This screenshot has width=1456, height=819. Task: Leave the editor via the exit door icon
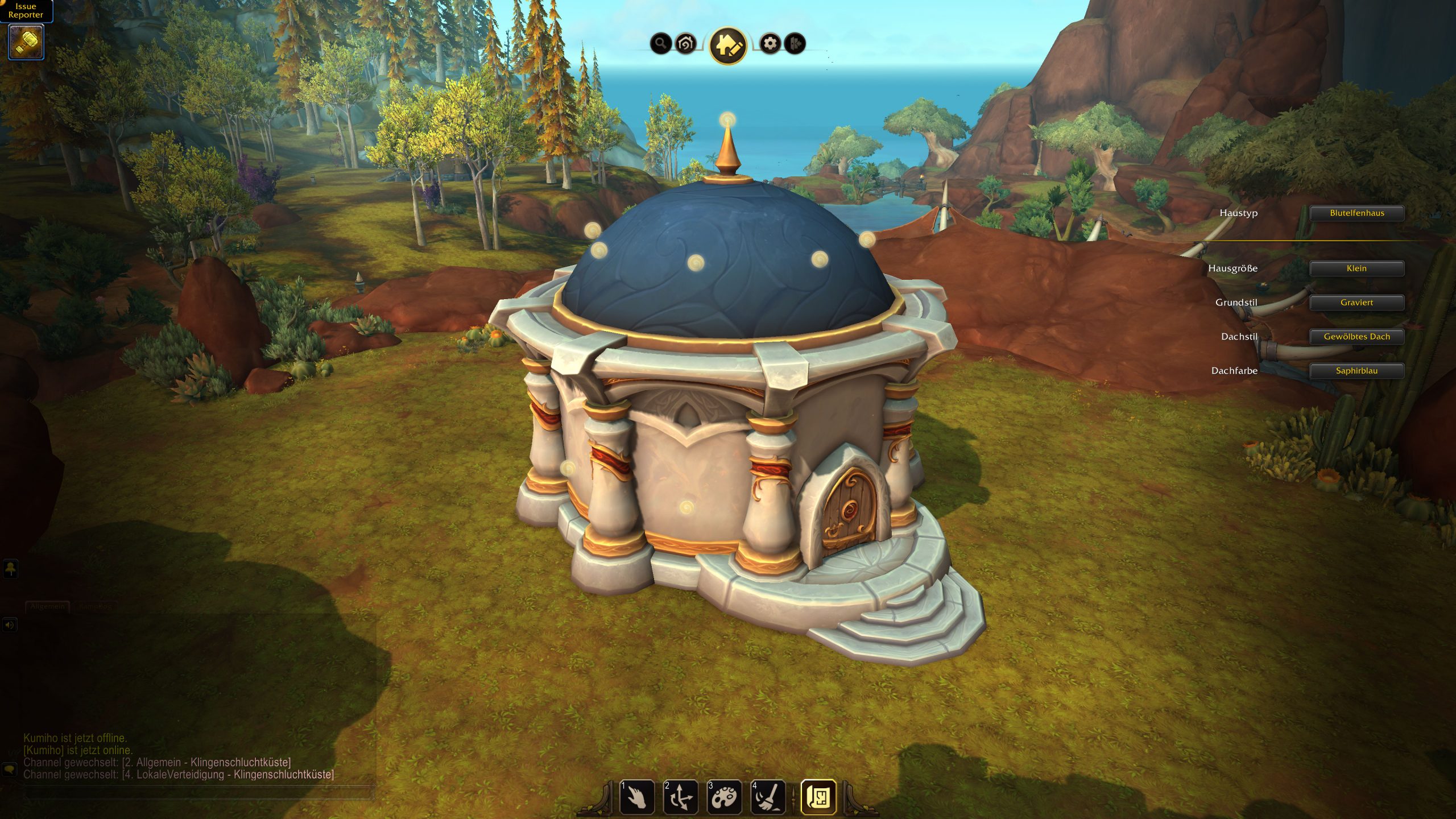[x=795, y=43]
